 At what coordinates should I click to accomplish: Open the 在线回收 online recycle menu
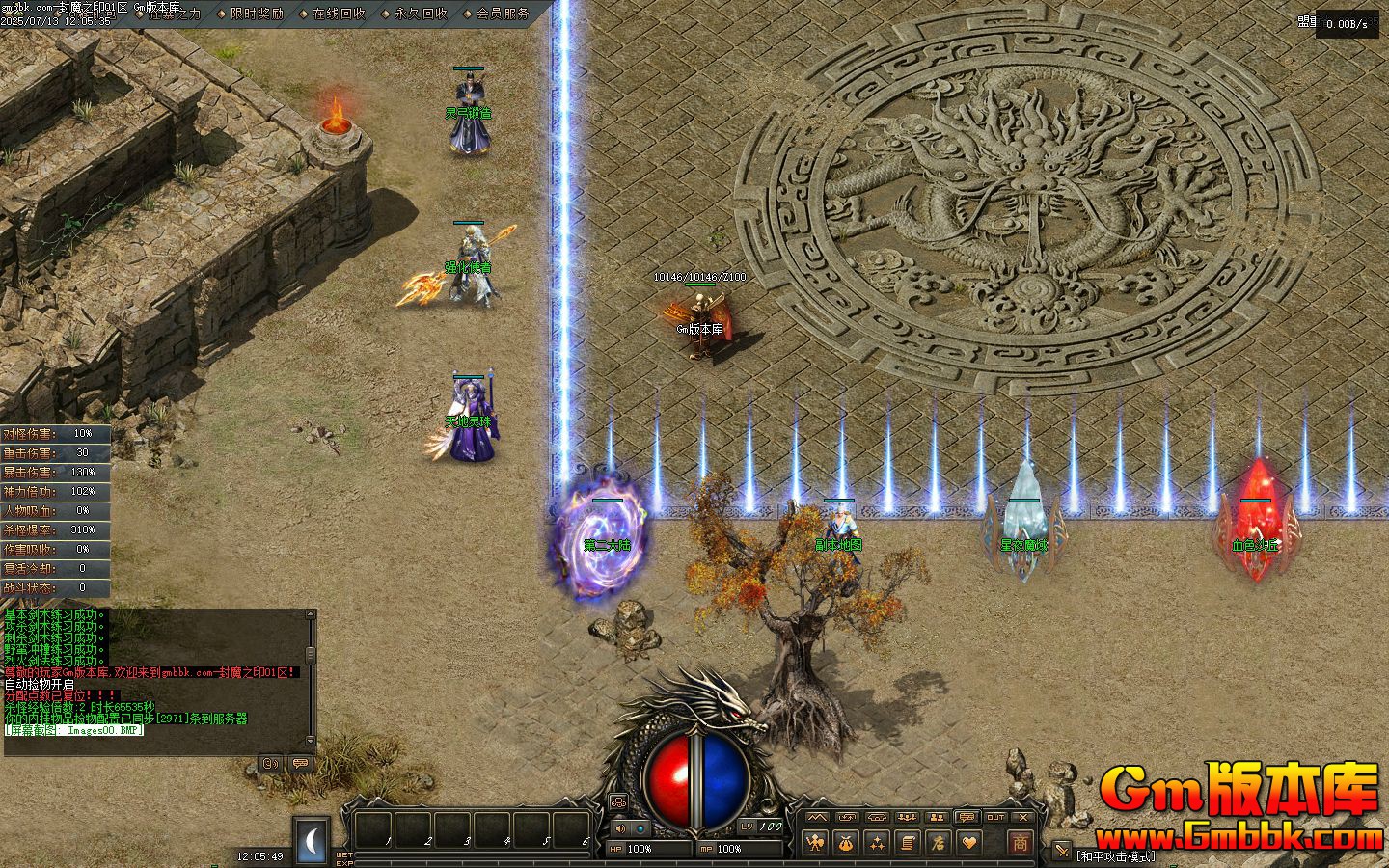339,14
